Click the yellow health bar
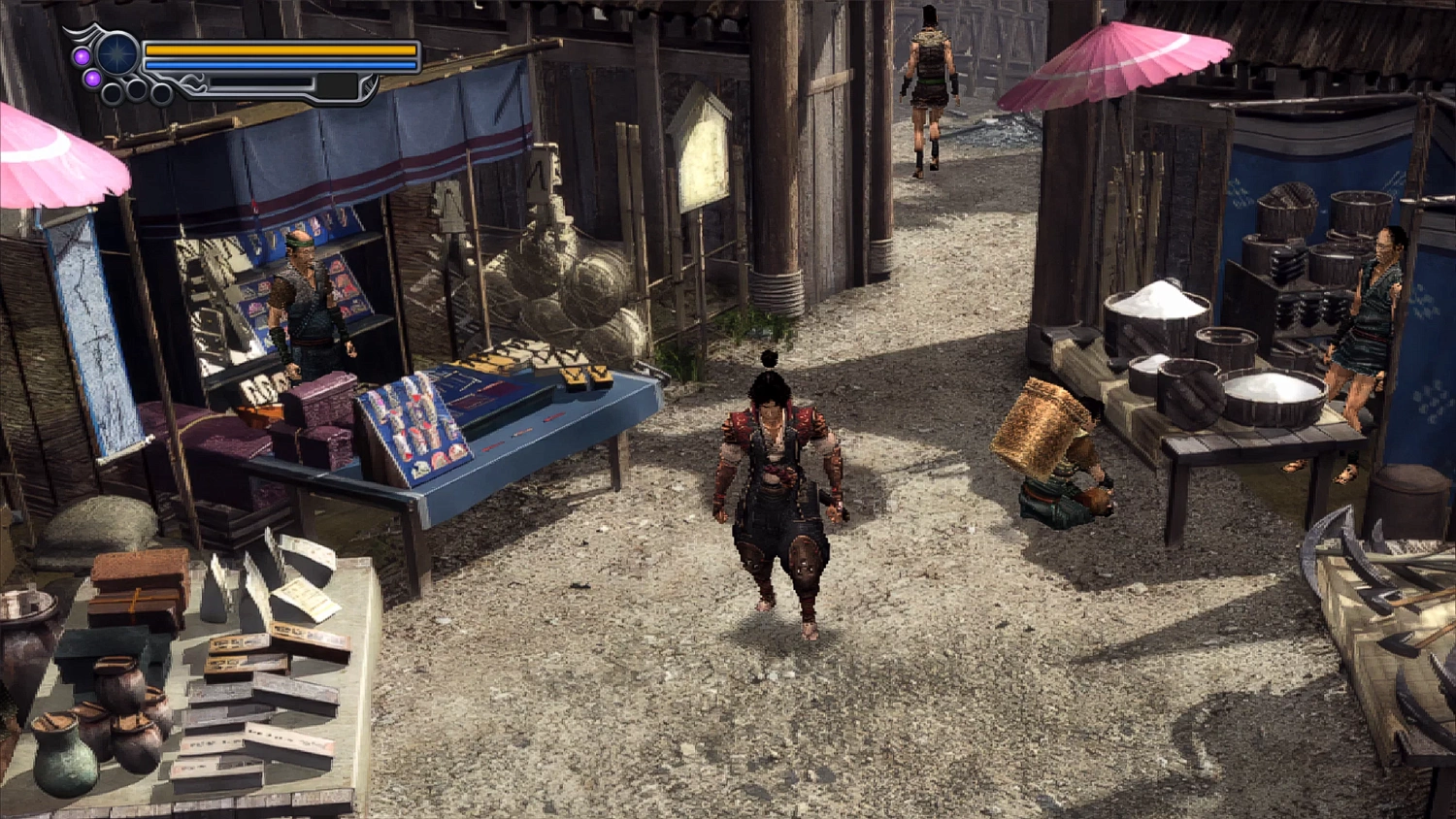Screen dimensions: 1456x819 pyautogui.click(x=280, y=50)
